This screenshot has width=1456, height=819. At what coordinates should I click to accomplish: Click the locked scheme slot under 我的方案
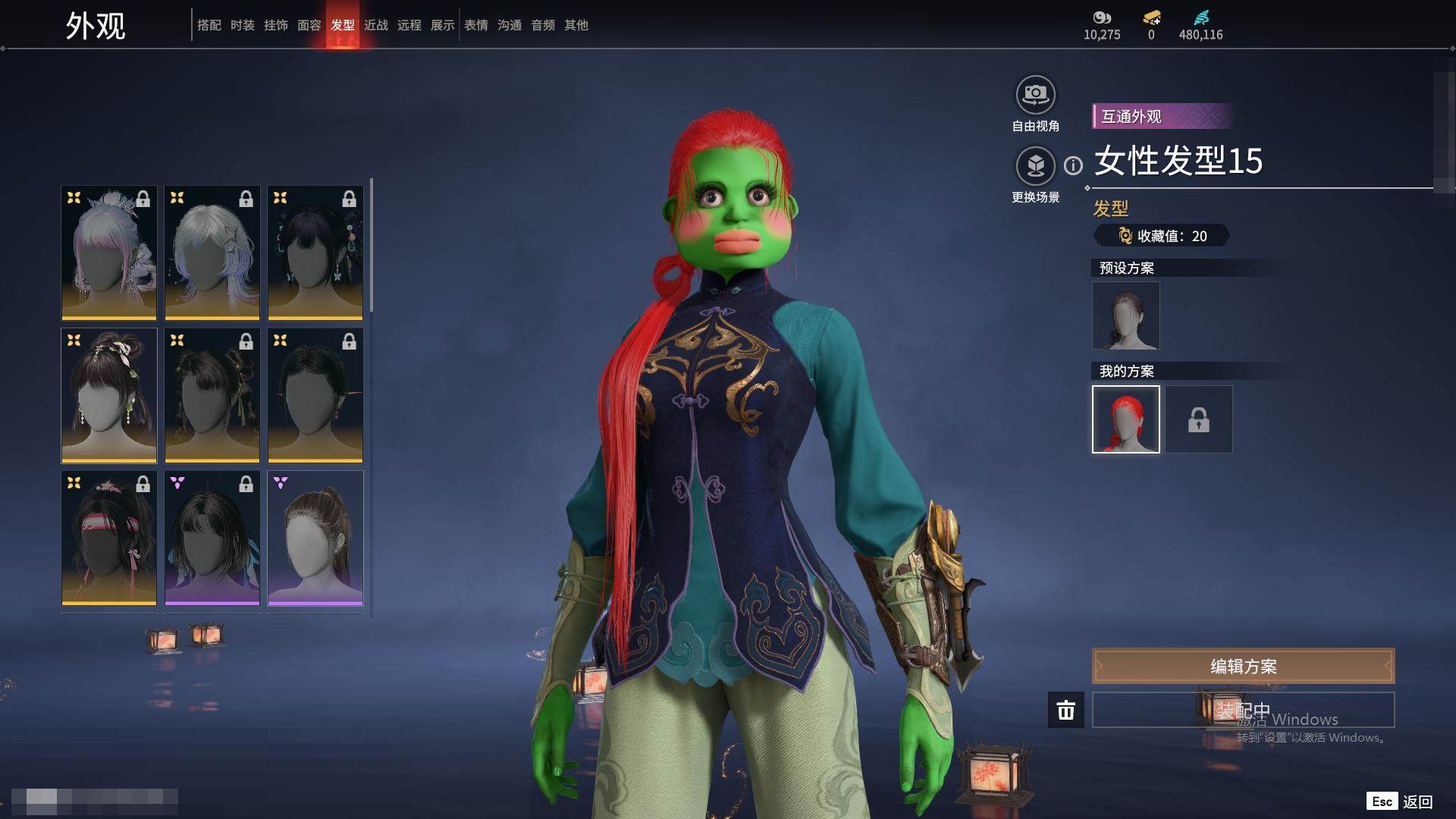[1198, 419]
